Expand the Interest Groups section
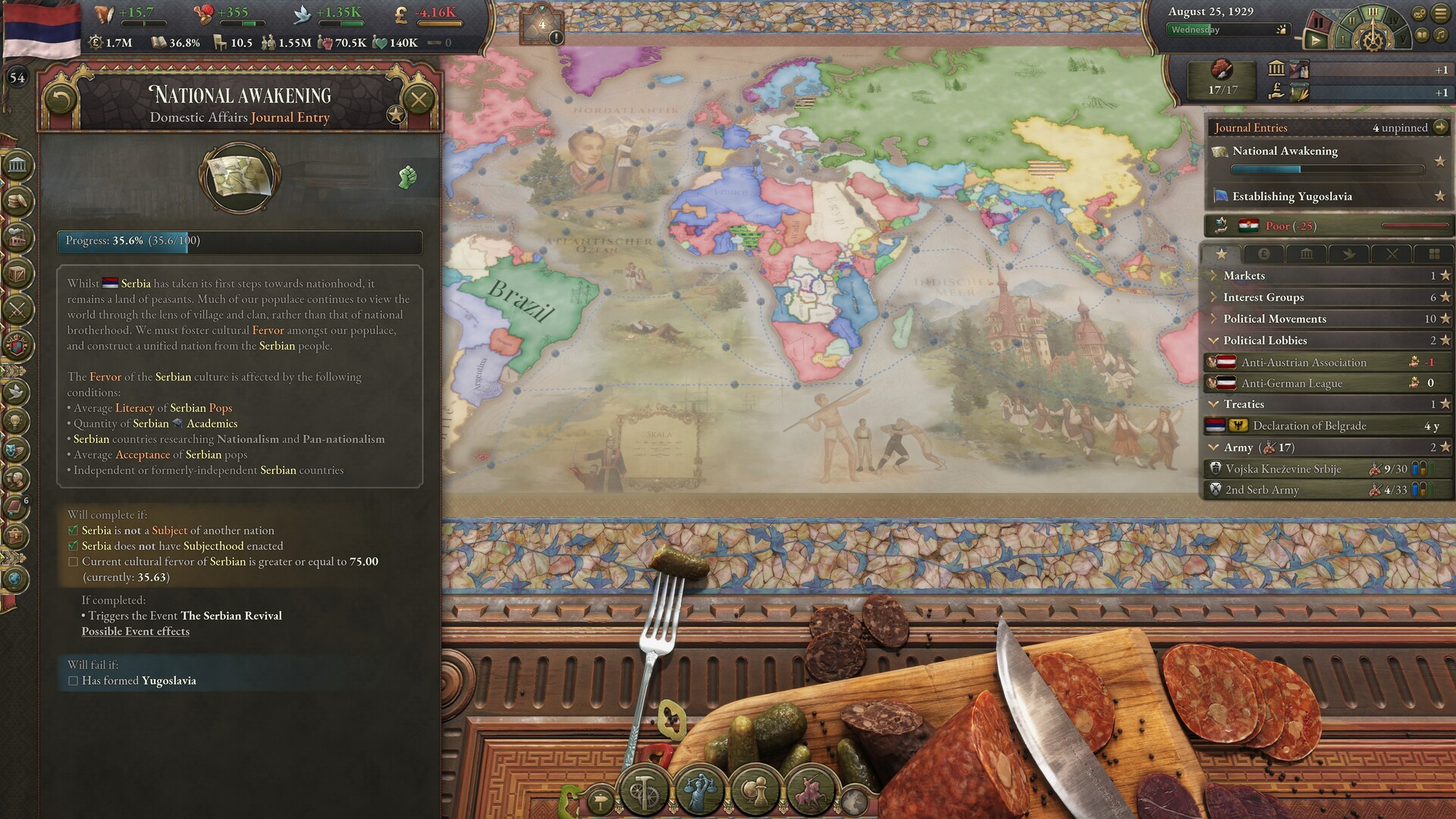Image resolution: width=1456 pixels, height=819 pixels. [x=1263, y=297]
